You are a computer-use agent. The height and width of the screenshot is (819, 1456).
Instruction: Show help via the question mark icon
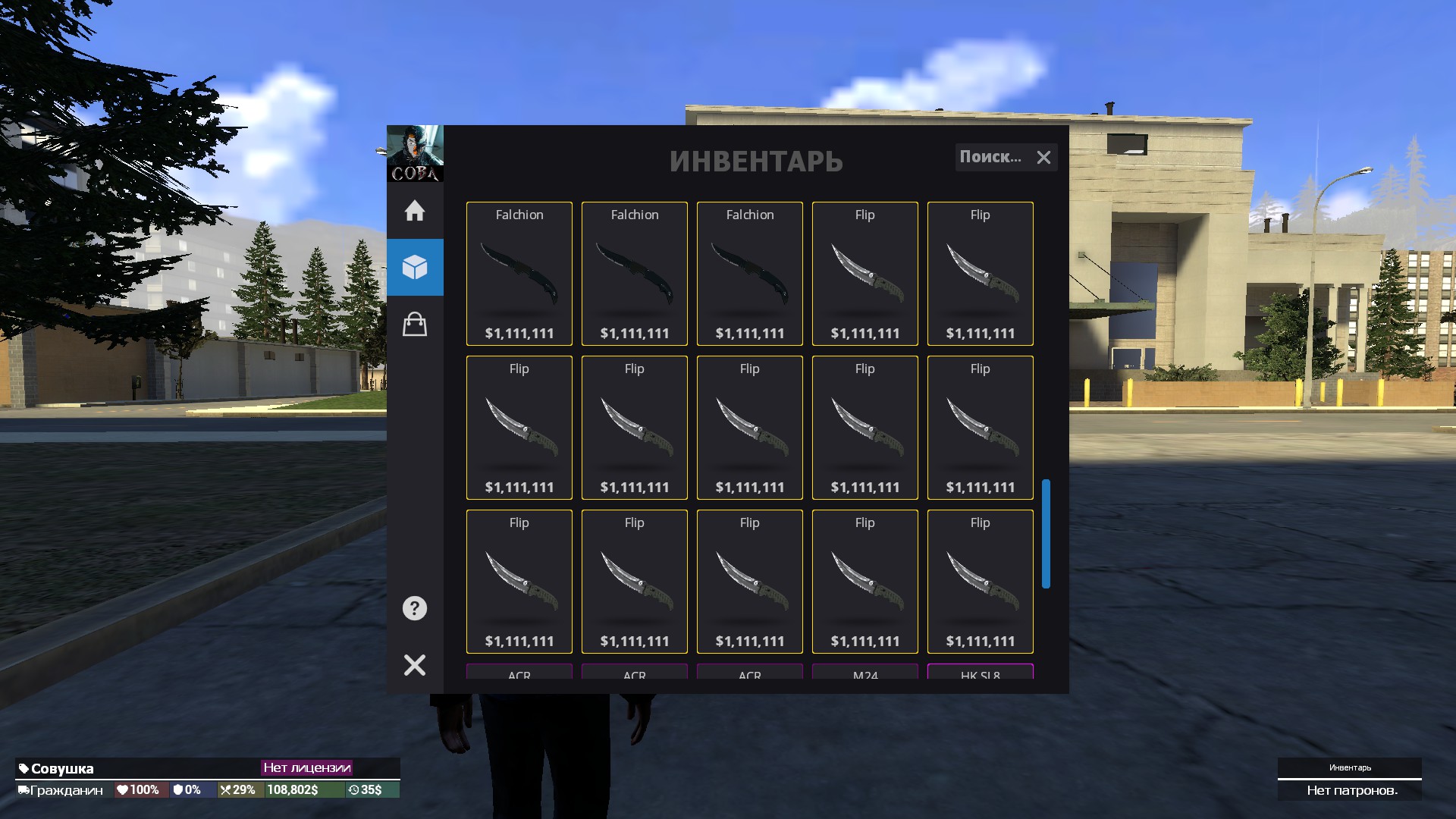(415, 608)
